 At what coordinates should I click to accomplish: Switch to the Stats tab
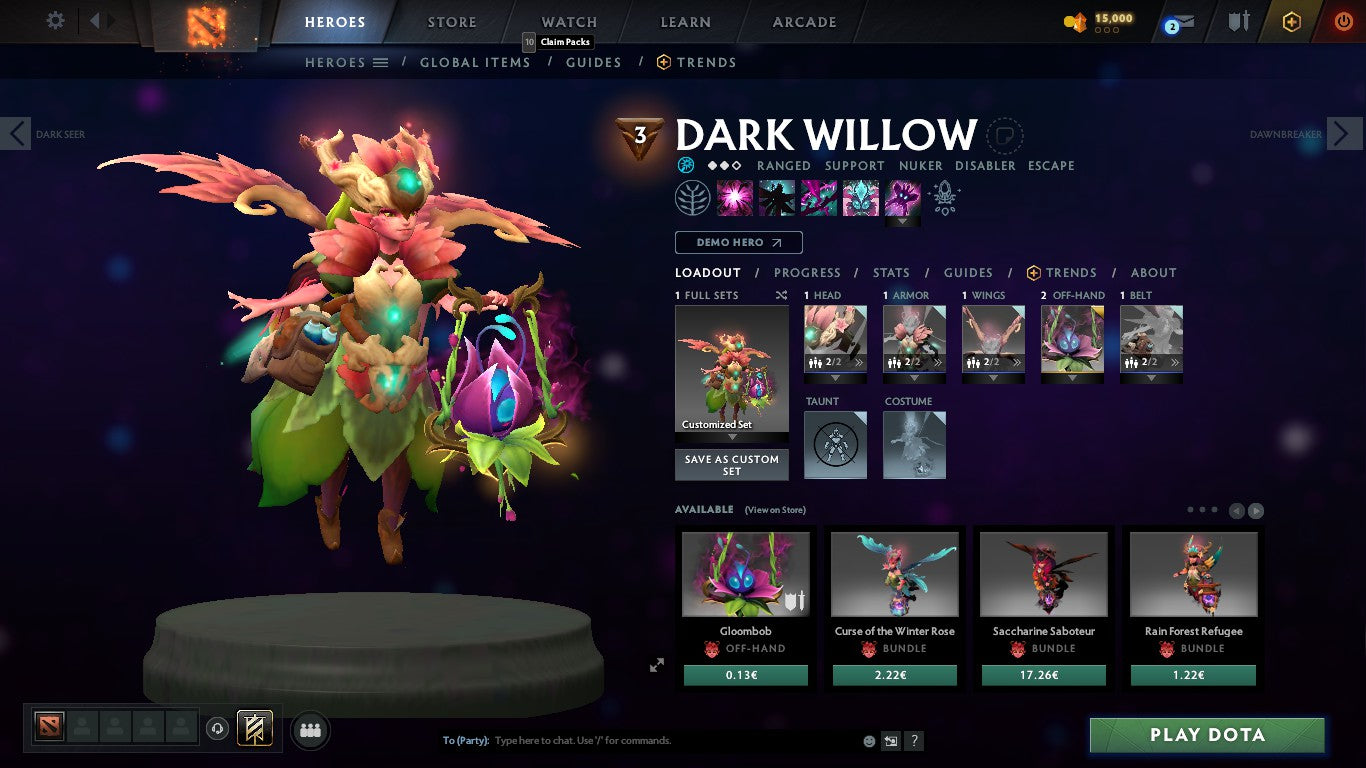890,272
